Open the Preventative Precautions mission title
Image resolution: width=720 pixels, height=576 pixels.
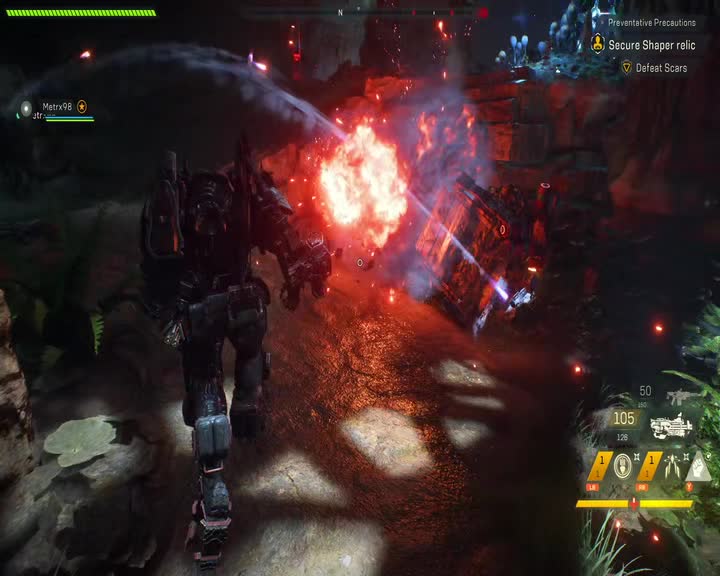click(651, 22)
